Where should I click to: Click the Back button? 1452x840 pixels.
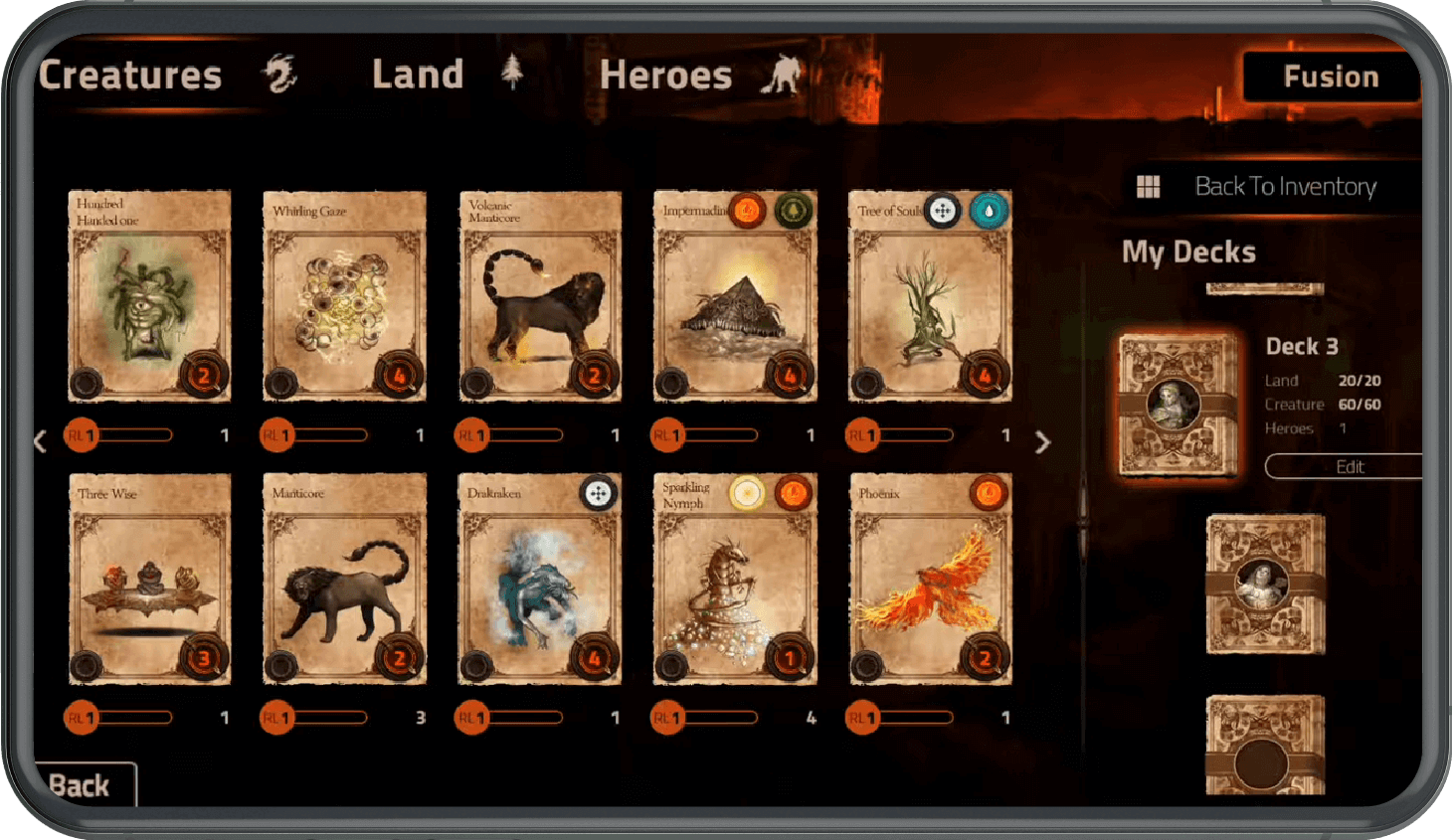coord(80,785)
